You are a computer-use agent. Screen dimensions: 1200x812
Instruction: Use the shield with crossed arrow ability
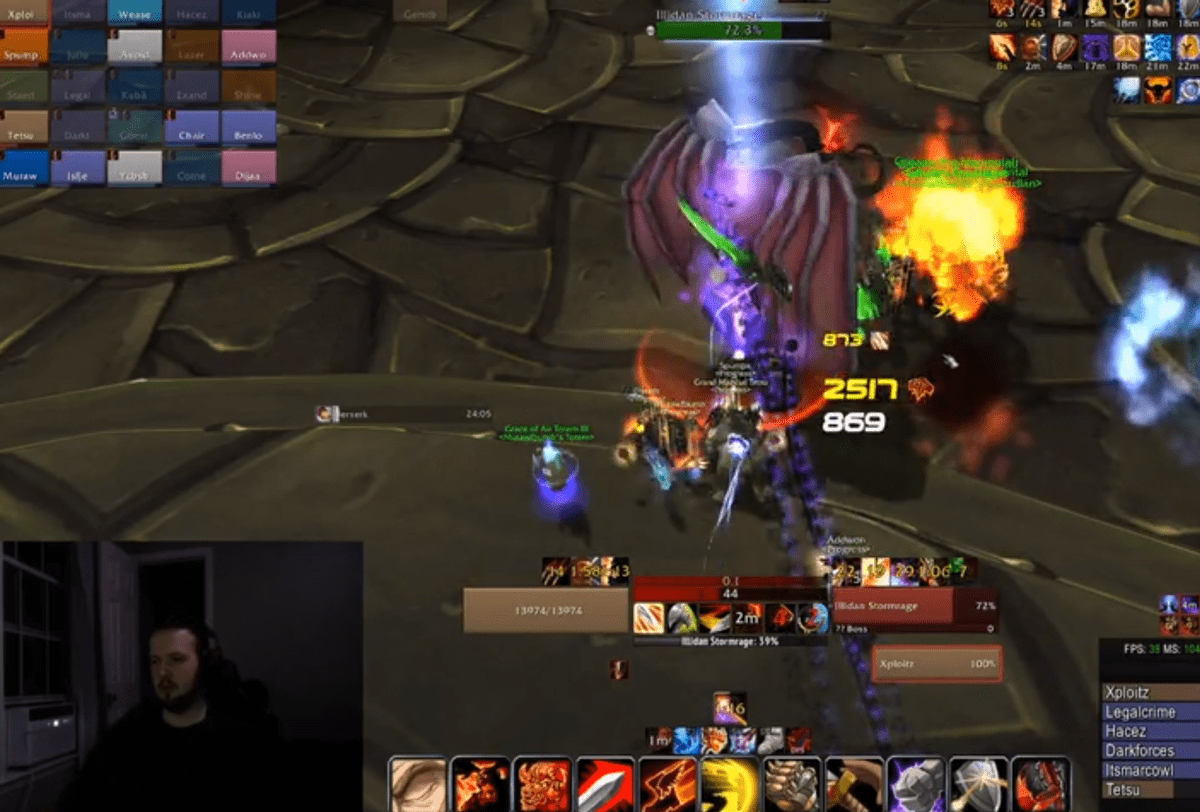click(x=978, y=785)
